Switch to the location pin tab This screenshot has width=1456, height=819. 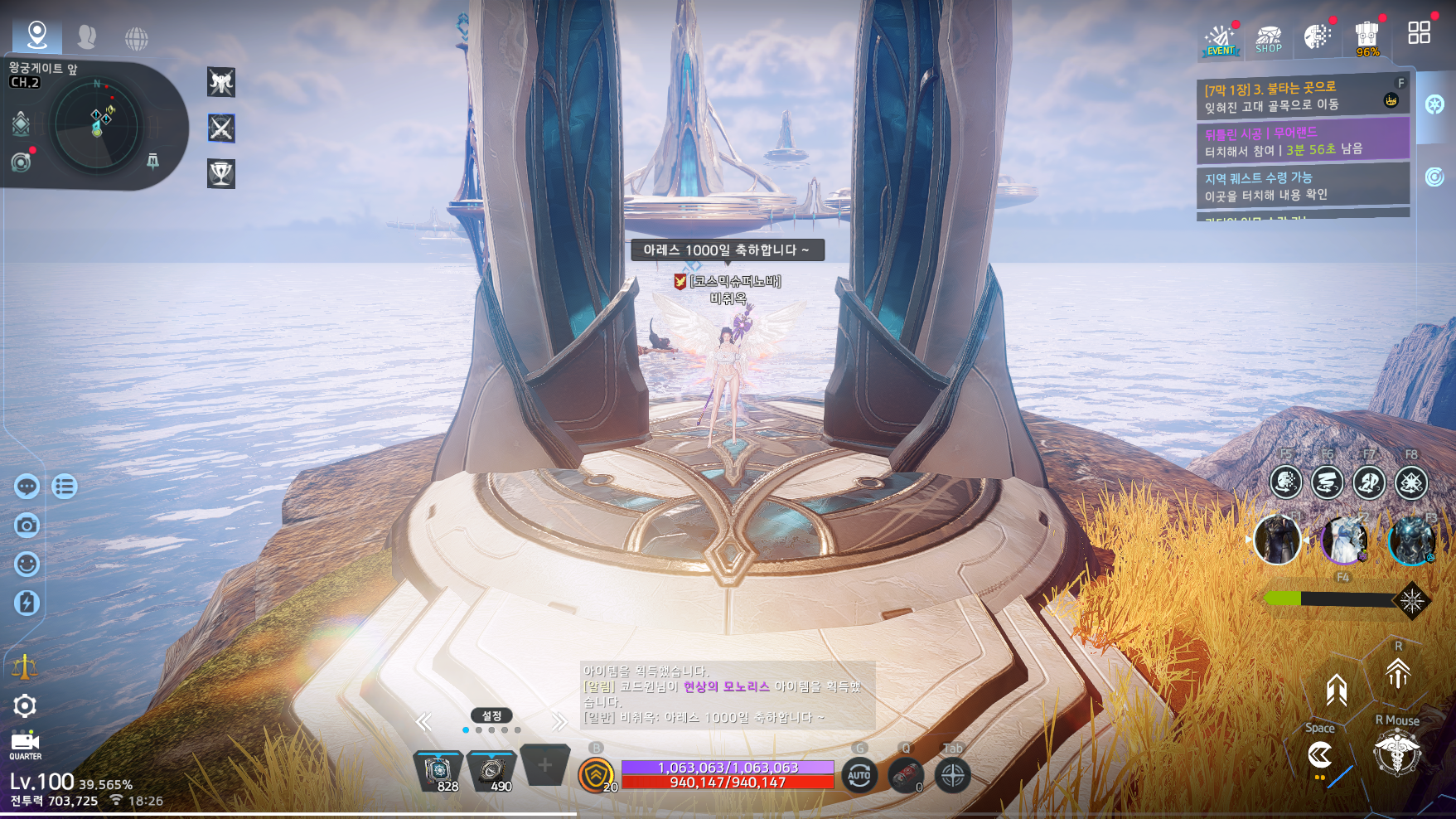[37, 35]
